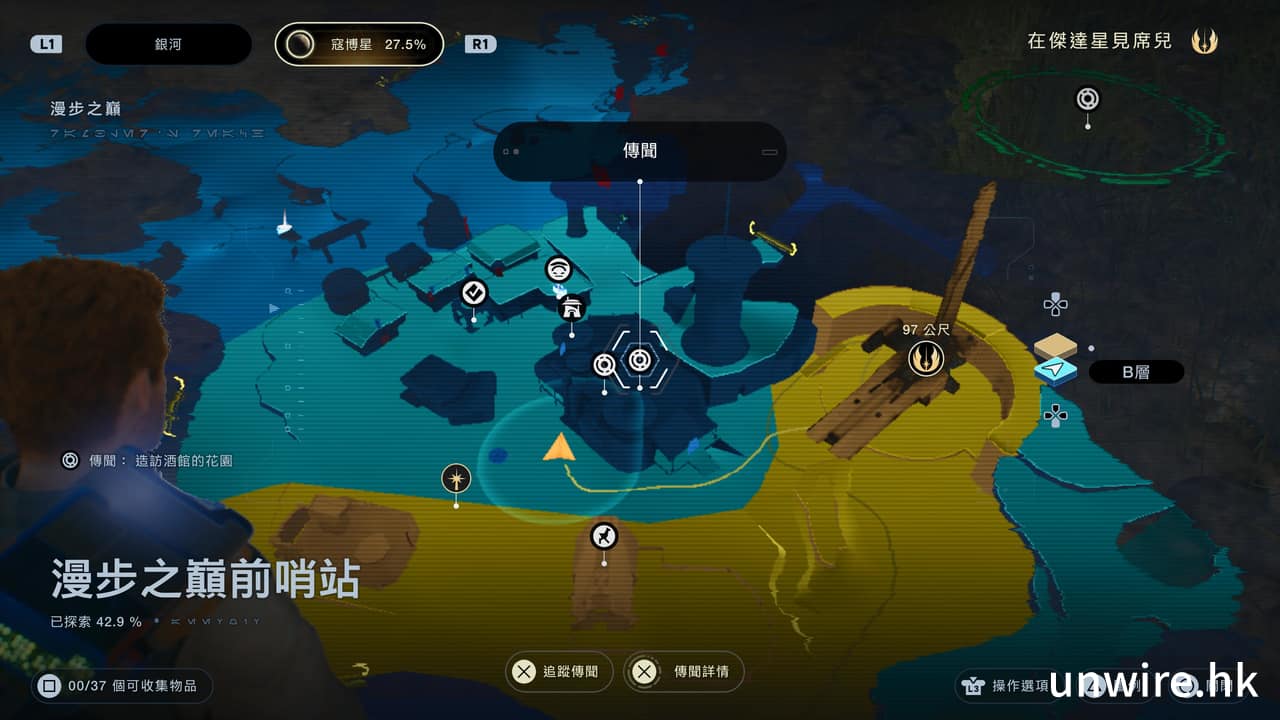1280x720 pixels.
Task: Select the Jedi emblem objective marker at 97 公尺
Action: [x=926, y=358]
